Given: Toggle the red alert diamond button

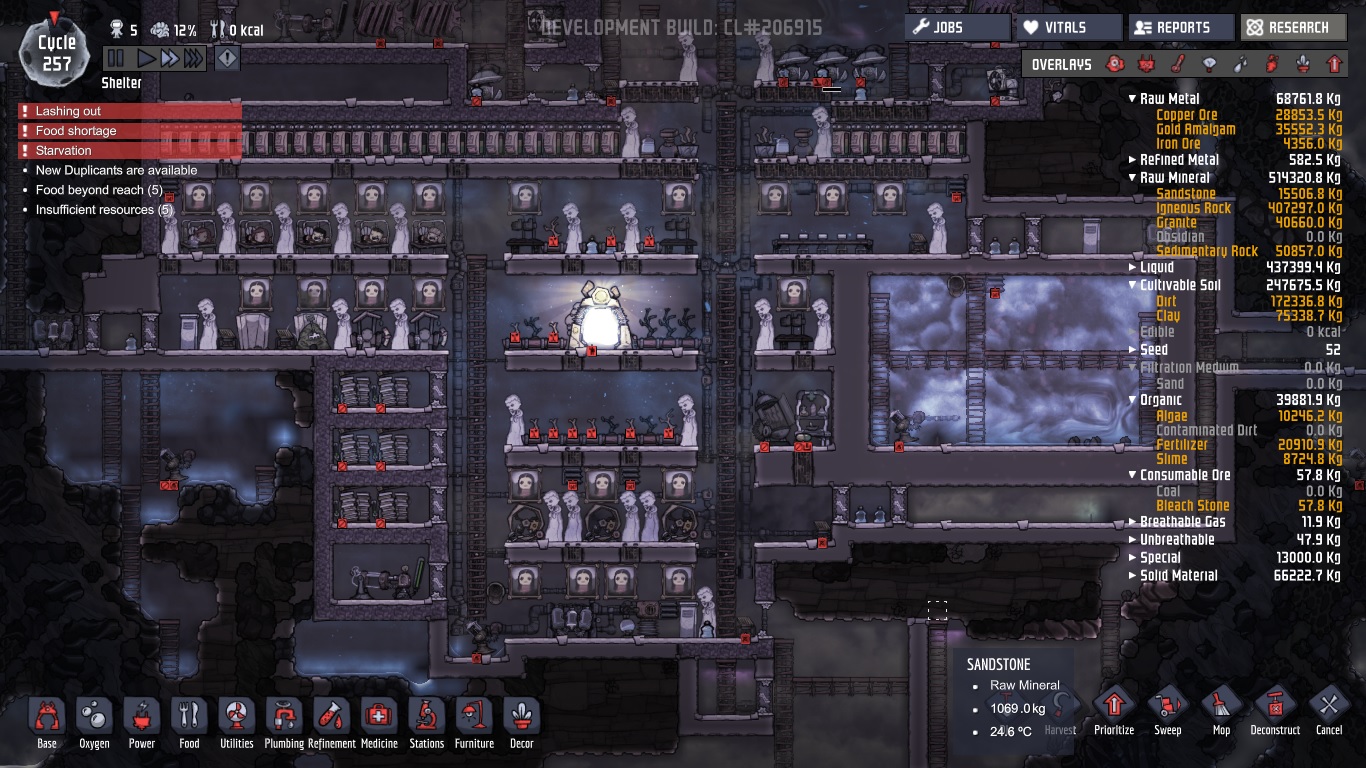Looking at the screenshot, I should coord(228,59).
